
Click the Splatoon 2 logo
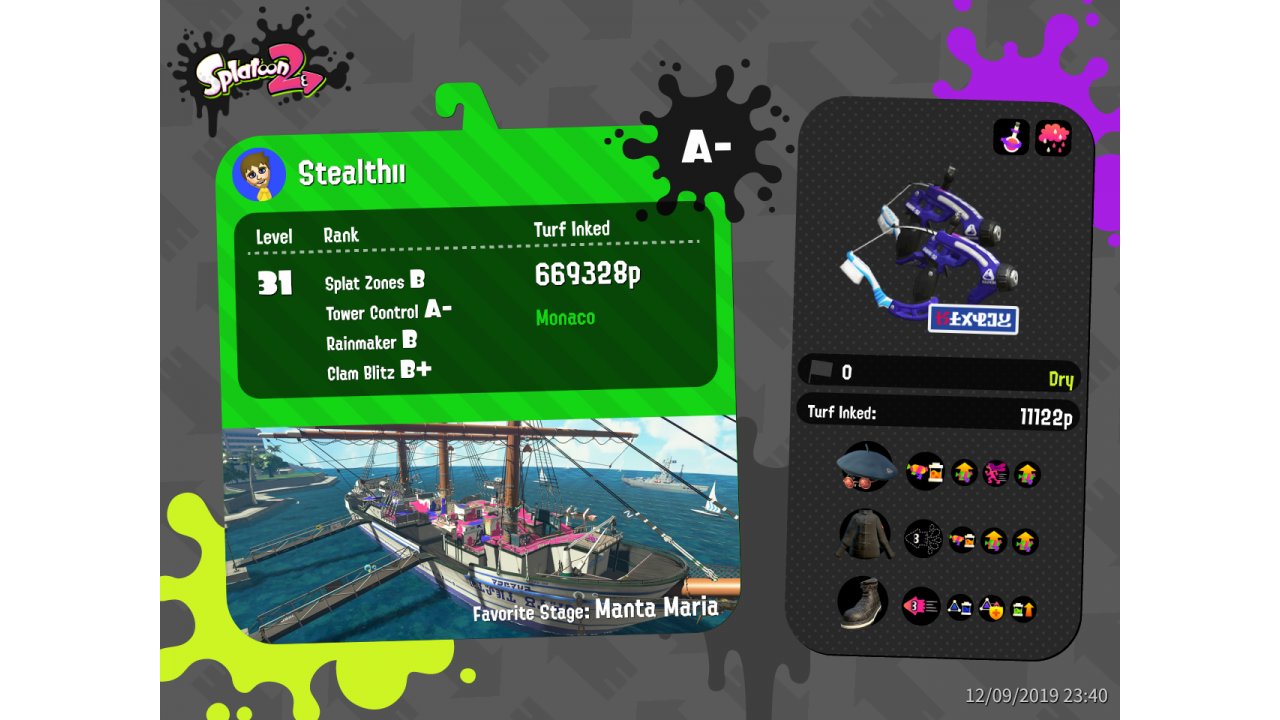tap(260, 75)
